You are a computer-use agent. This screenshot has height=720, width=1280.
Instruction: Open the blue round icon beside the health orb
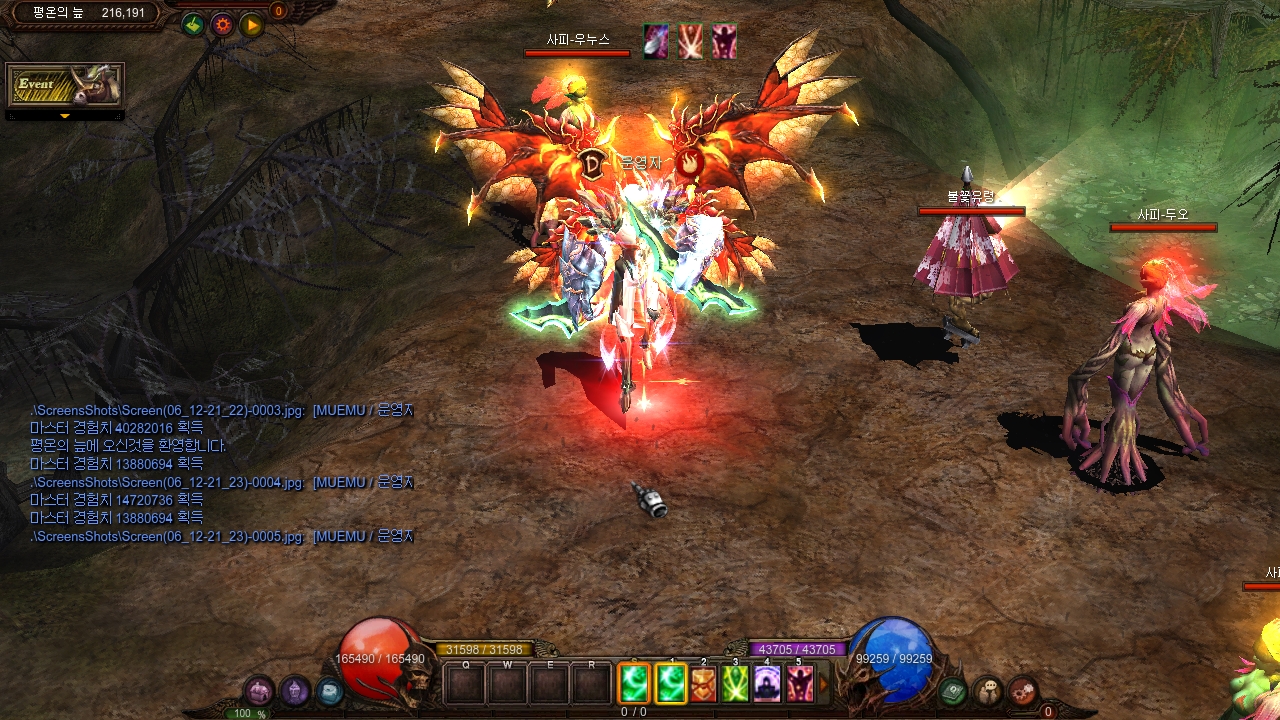click(x=329, y=691)
